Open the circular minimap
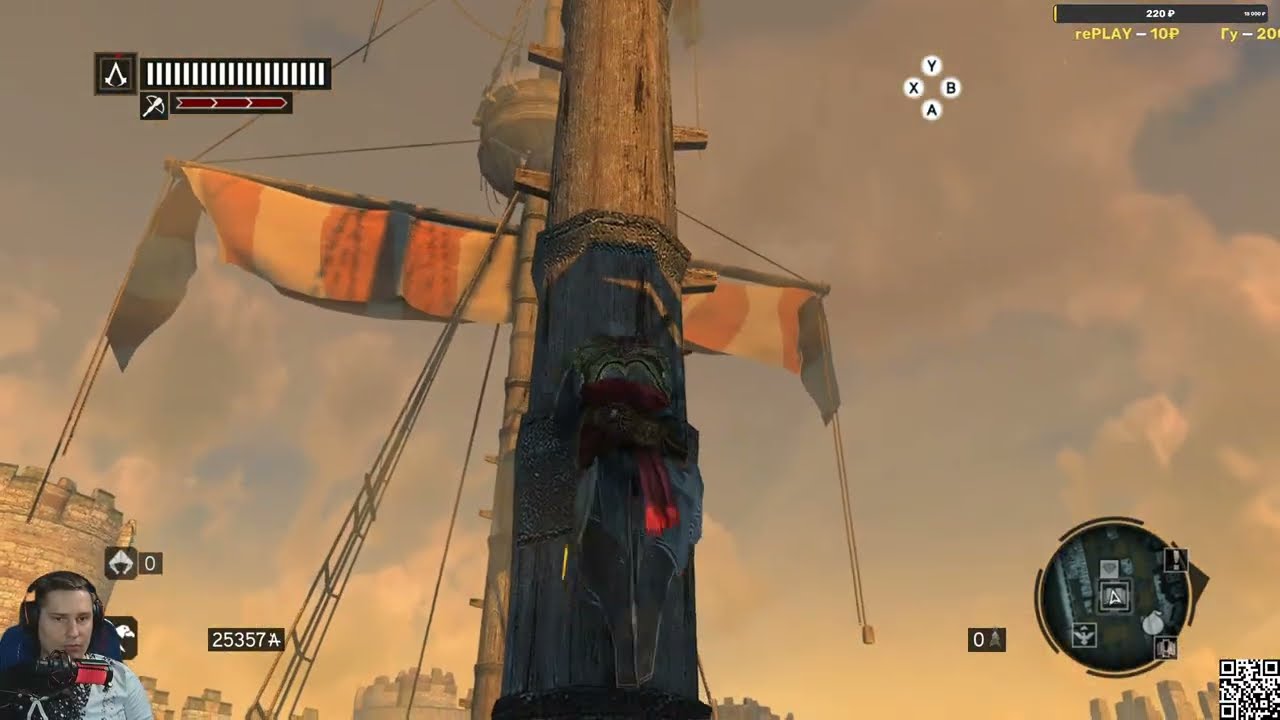The height and width of the screenshot is (720, 1280). [x=1112, y=596]
